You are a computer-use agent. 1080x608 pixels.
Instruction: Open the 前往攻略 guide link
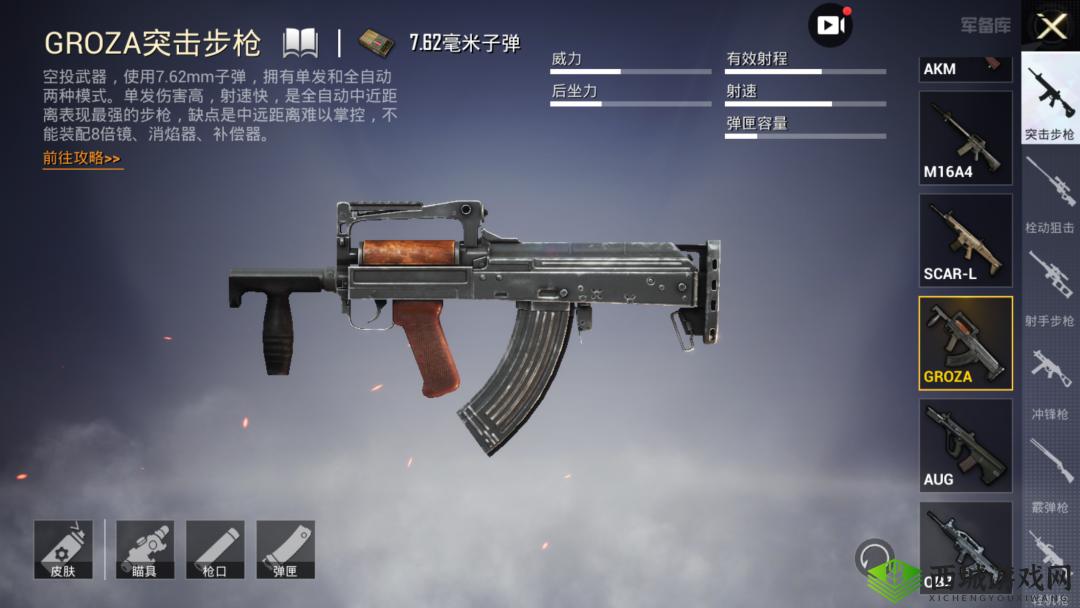[x=82, y=158]
